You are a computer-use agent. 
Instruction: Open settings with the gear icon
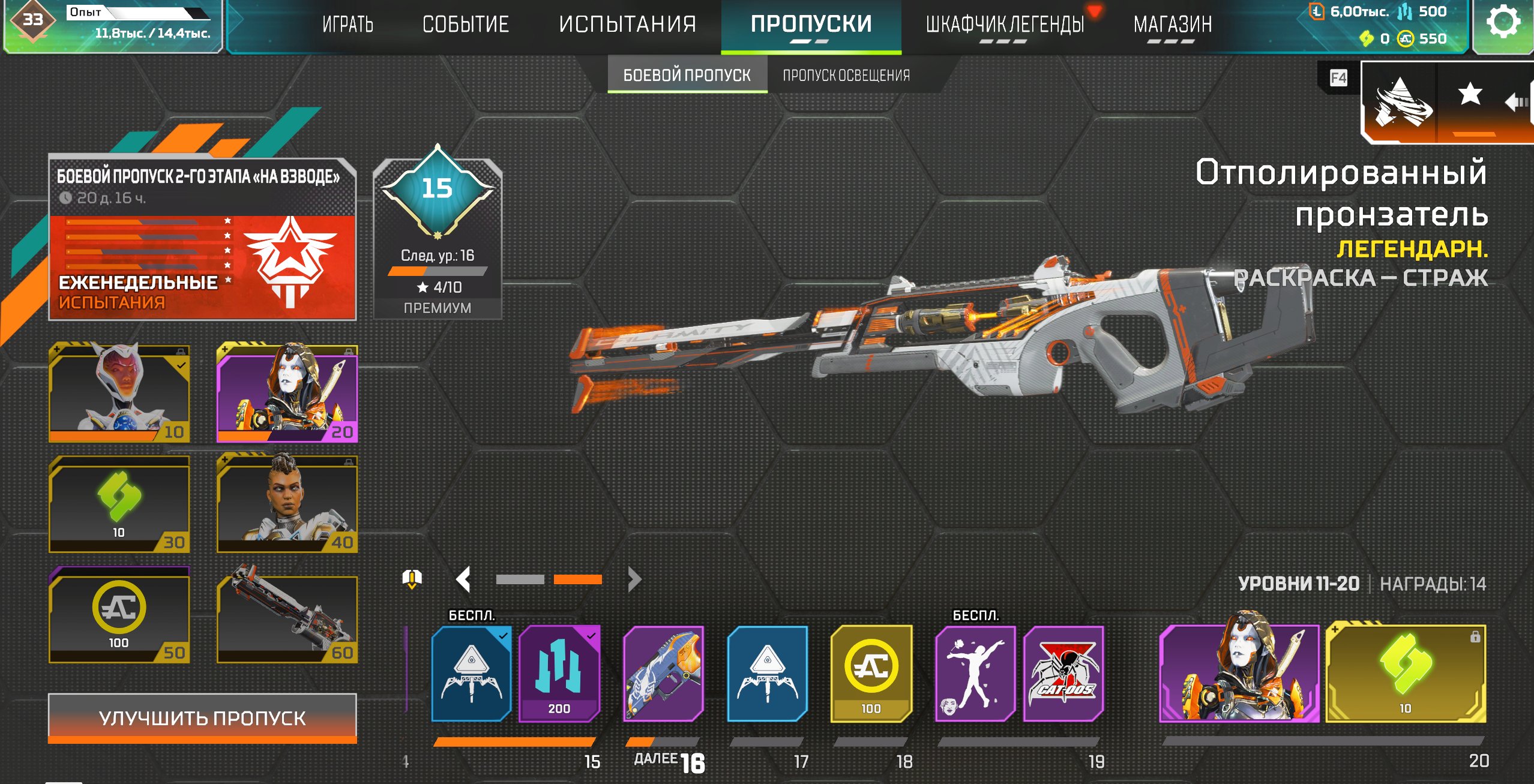coord(1503,23)
